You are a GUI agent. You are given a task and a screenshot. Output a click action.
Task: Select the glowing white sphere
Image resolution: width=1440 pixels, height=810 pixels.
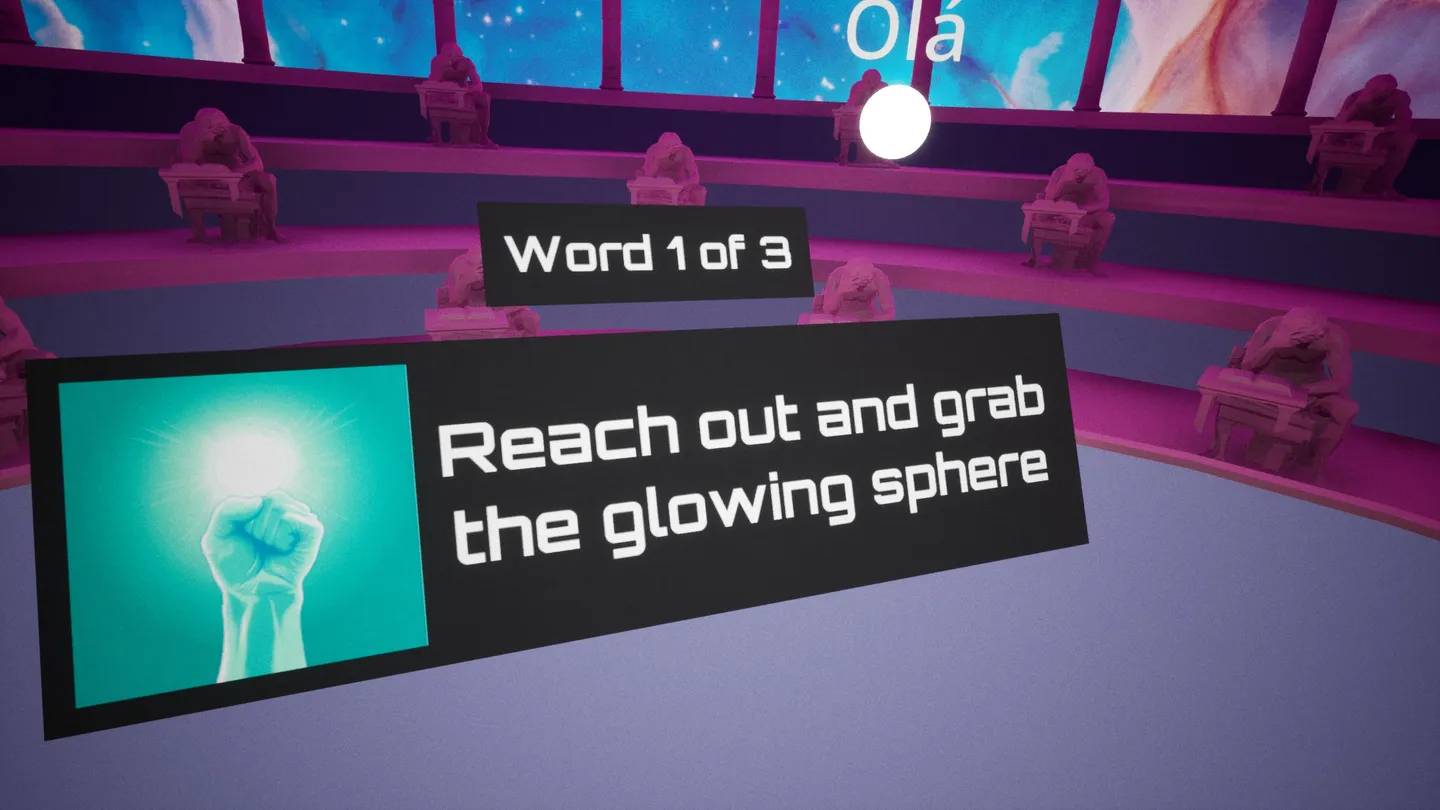pyautogui.click(x=895, y=124)
